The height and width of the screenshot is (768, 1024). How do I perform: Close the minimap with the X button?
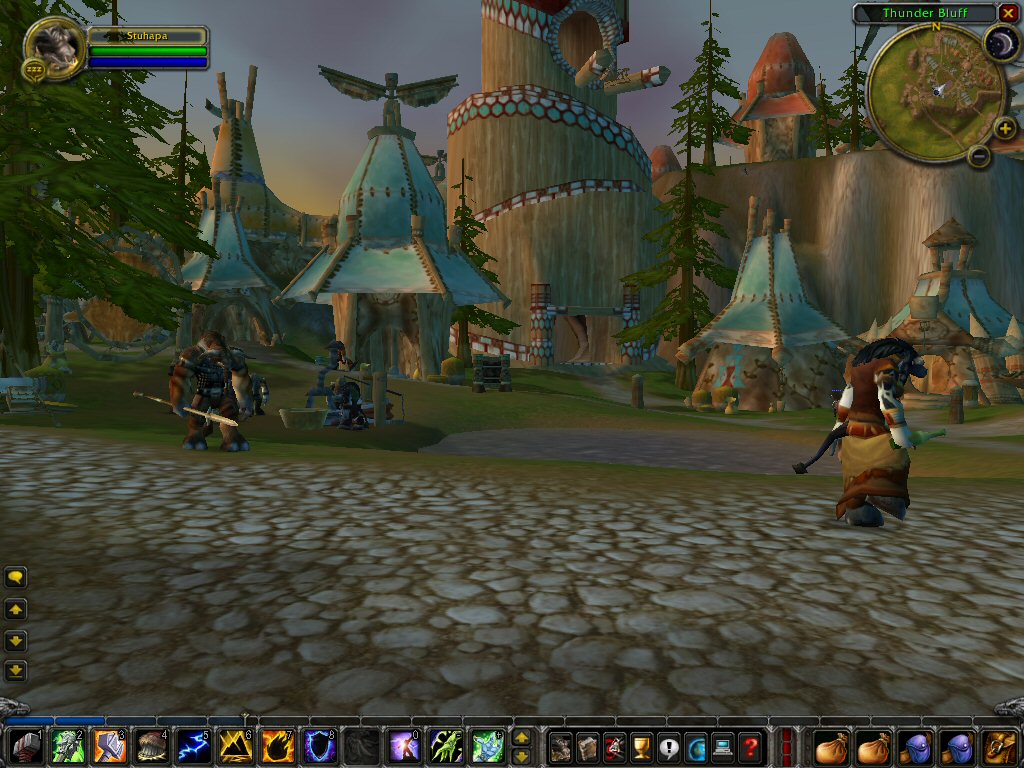(1007, 13)
